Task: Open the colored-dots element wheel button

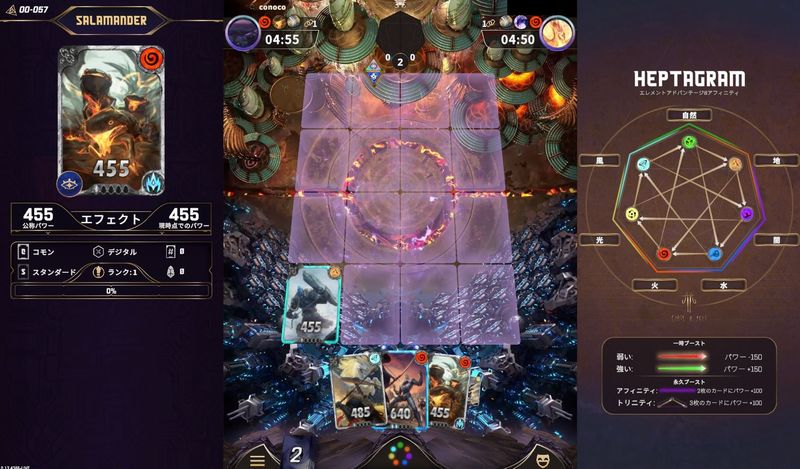Action: pos(399,453)
